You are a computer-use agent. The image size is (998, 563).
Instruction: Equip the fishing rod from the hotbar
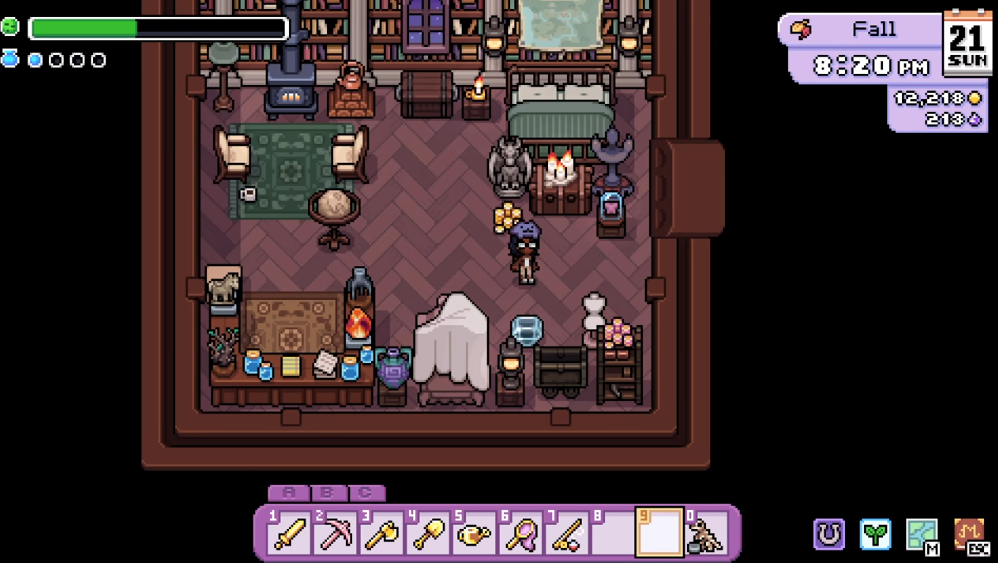pyautogui.click(x=566, y=533)
